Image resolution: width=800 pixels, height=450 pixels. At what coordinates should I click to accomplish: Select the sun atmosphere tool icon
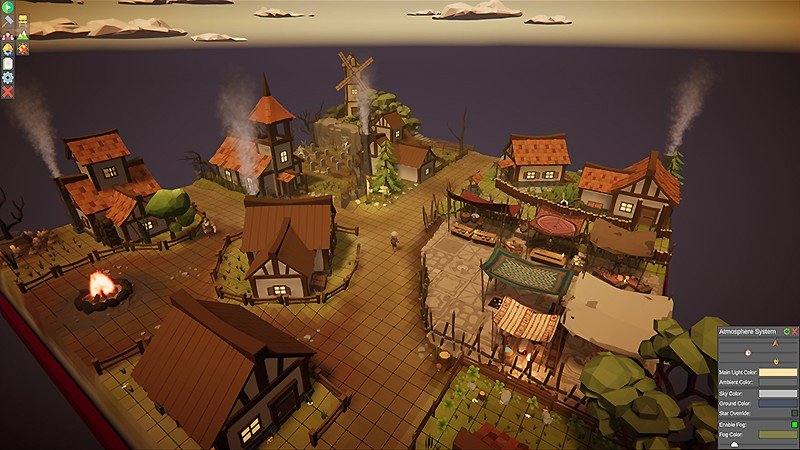click(22, 48)
